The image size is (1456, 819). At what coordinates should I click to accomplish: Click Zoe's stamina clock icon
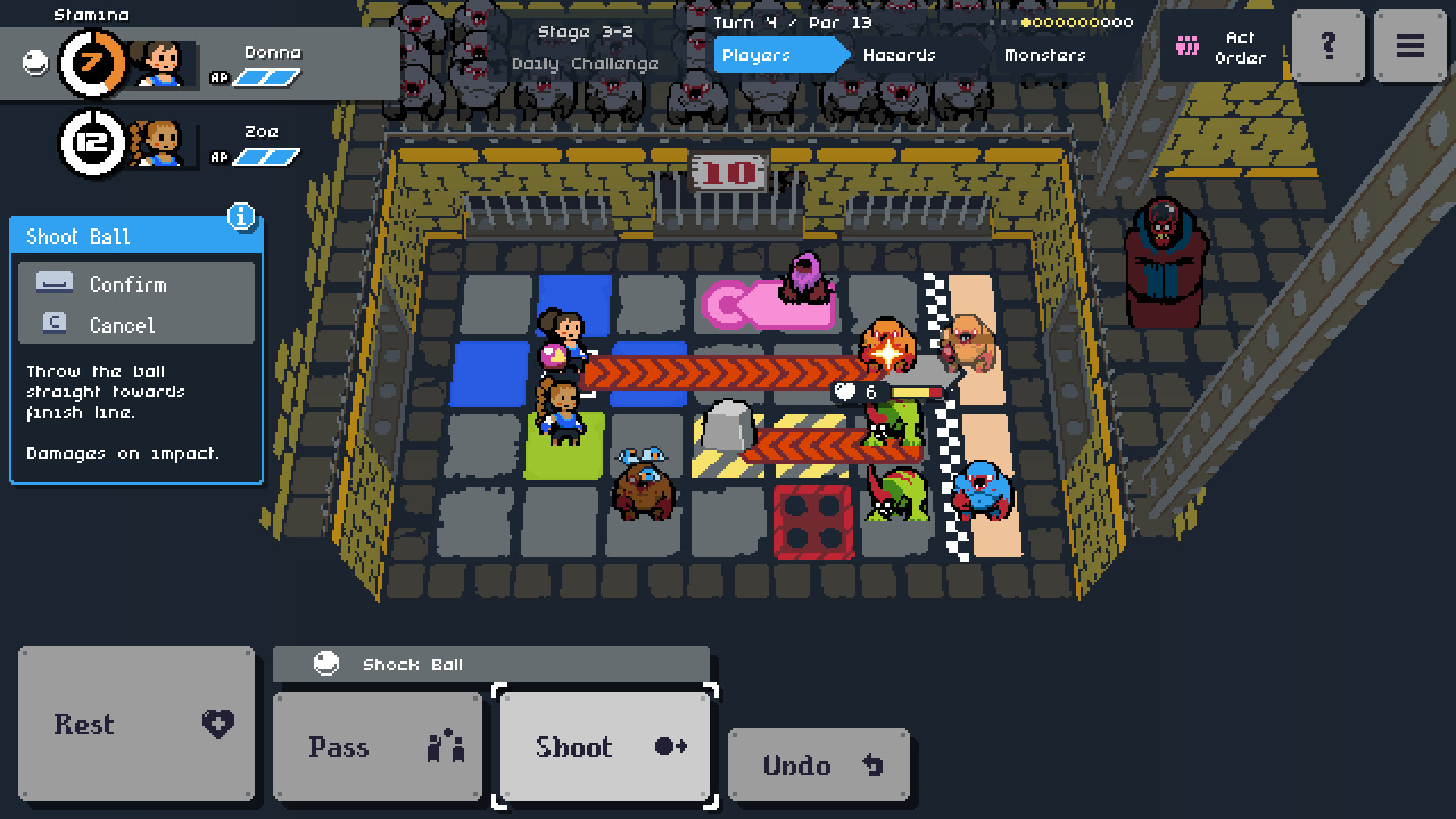[x=93, y=143]
